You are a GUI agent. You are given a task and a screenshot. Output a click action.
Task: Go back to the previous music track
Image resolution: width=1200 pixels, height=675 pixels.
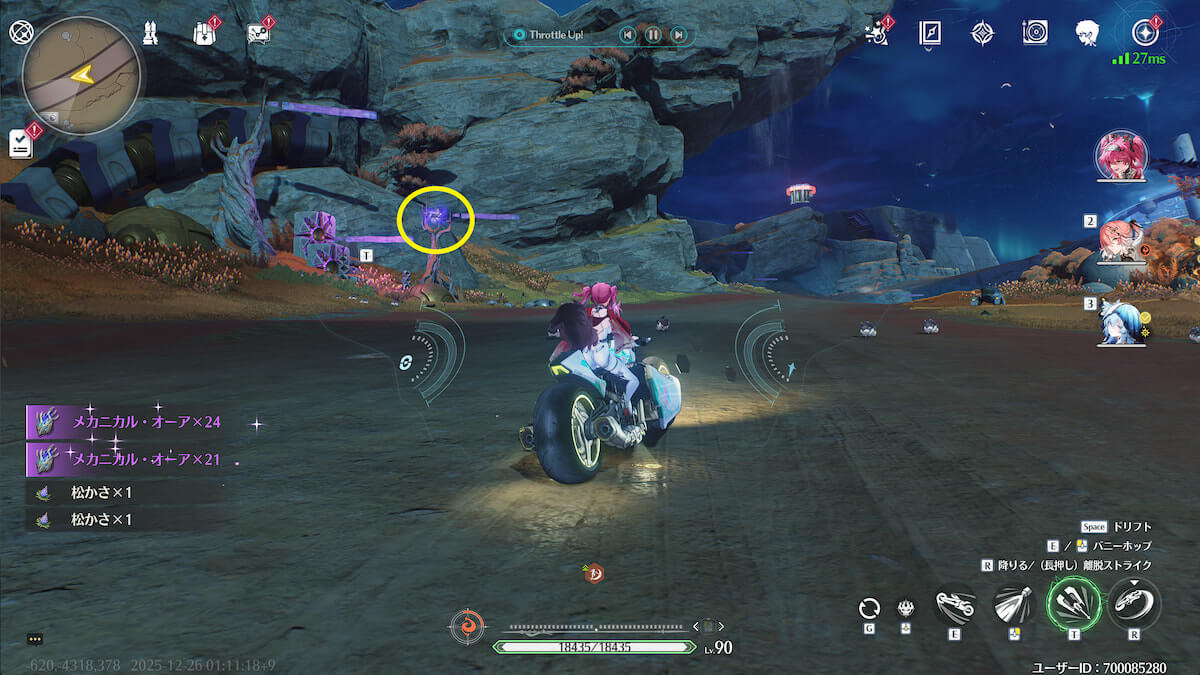(627, 35)
